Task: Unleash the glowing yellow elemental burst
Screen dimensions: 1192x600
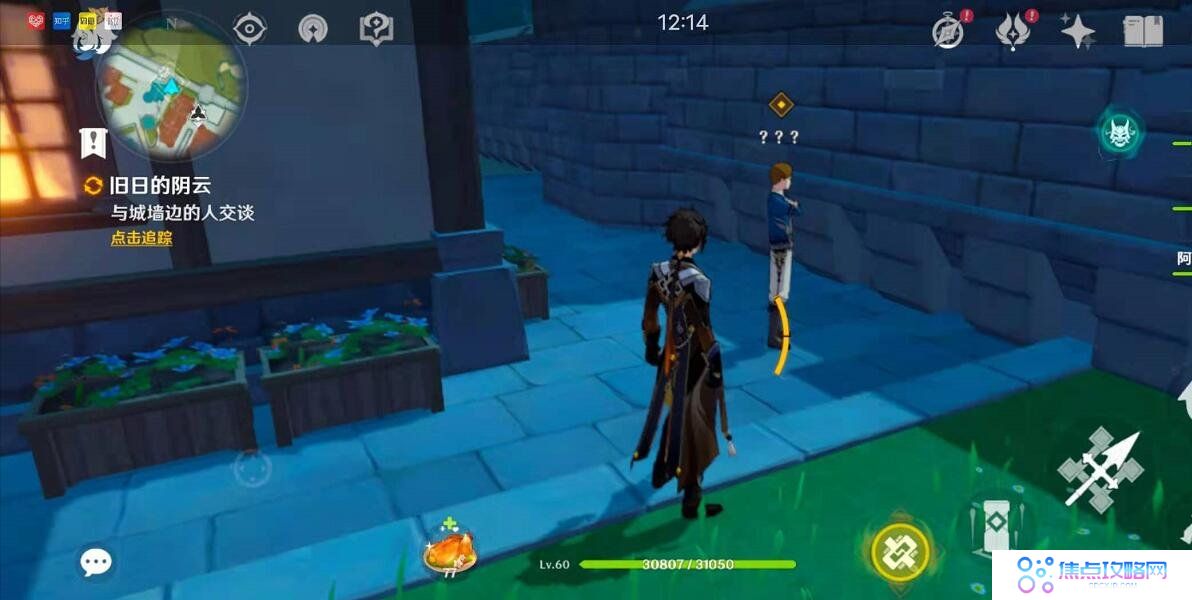Action: click(900, 550)
